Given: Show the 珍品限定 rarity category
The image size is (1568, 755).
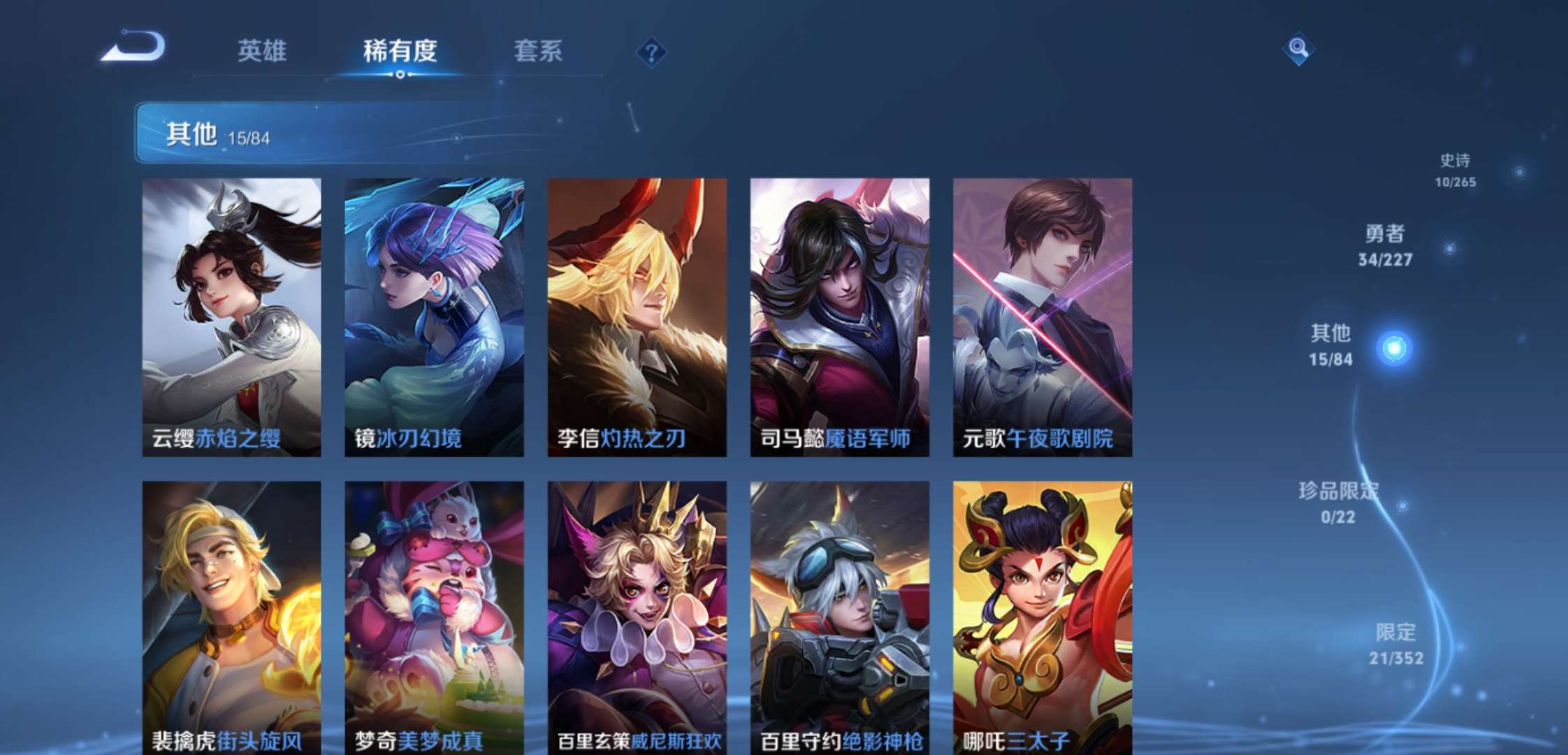Looking at the screenshot, I should click(1338, 502).
